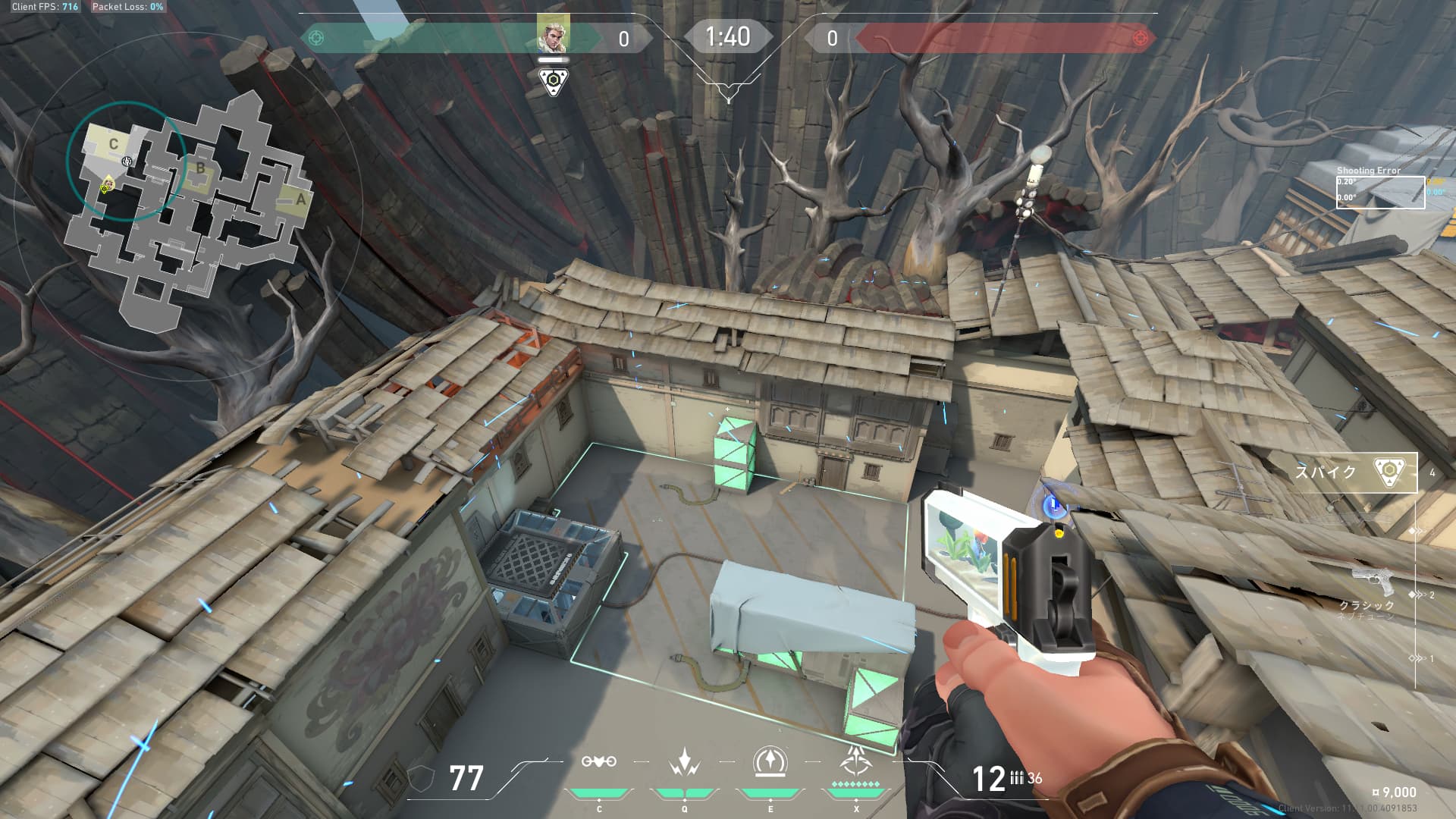Click the A site marker on minimap

(x=300, y=199)
